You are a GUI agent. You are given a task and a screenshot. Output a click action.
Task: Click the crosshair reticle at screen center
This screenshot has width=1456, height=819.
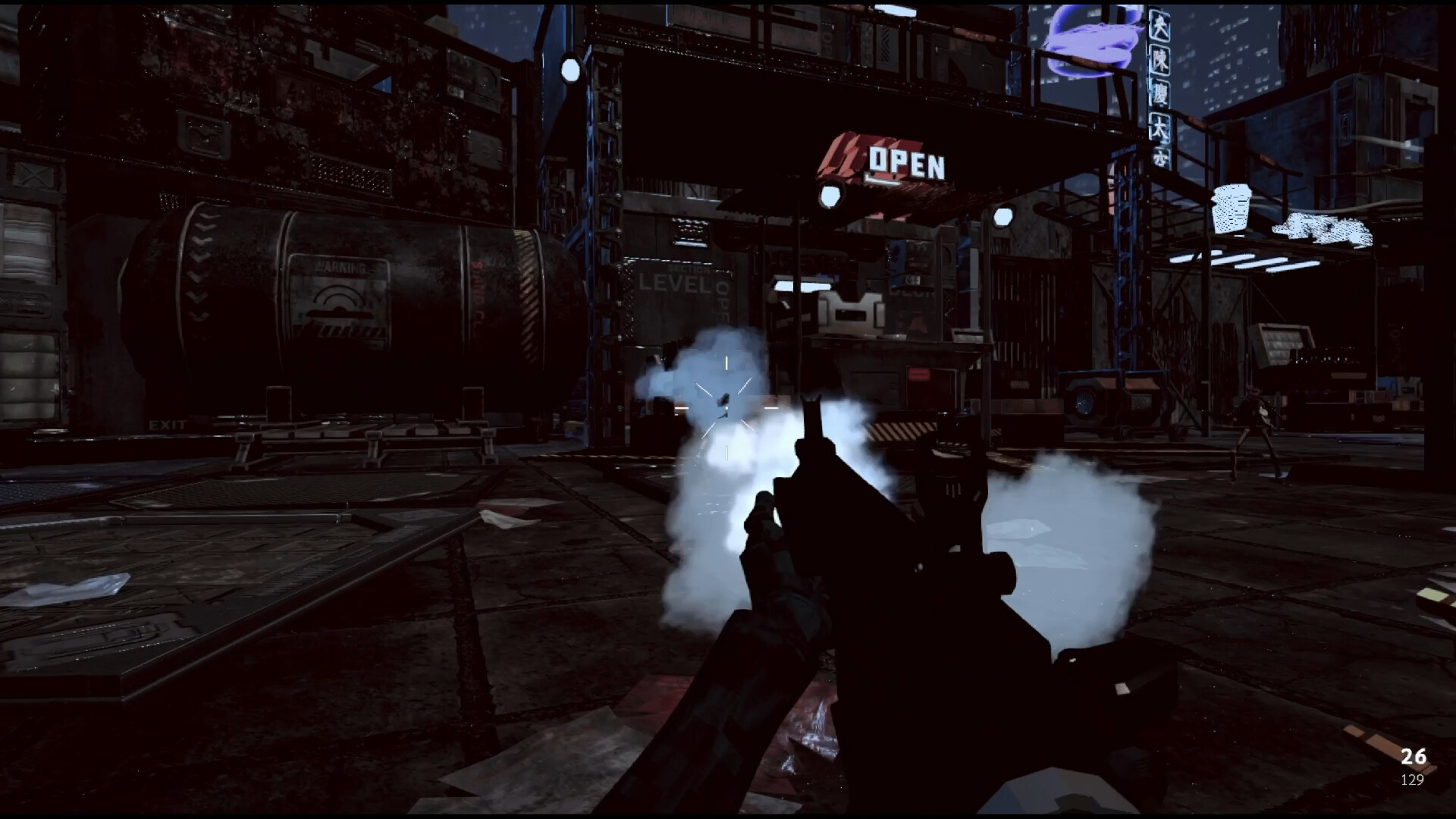click(726, 408)
